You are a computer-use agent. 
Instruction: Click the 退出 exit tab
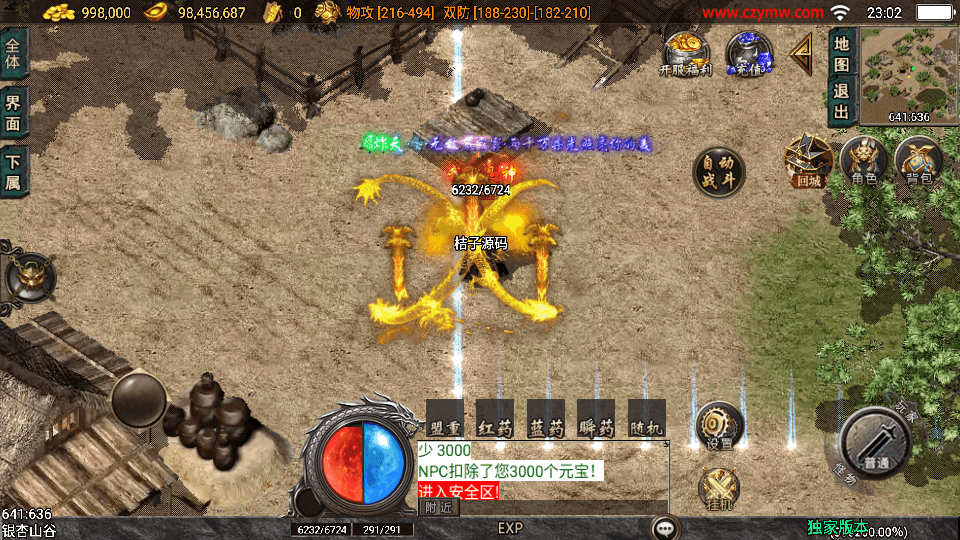click(841, 100)
